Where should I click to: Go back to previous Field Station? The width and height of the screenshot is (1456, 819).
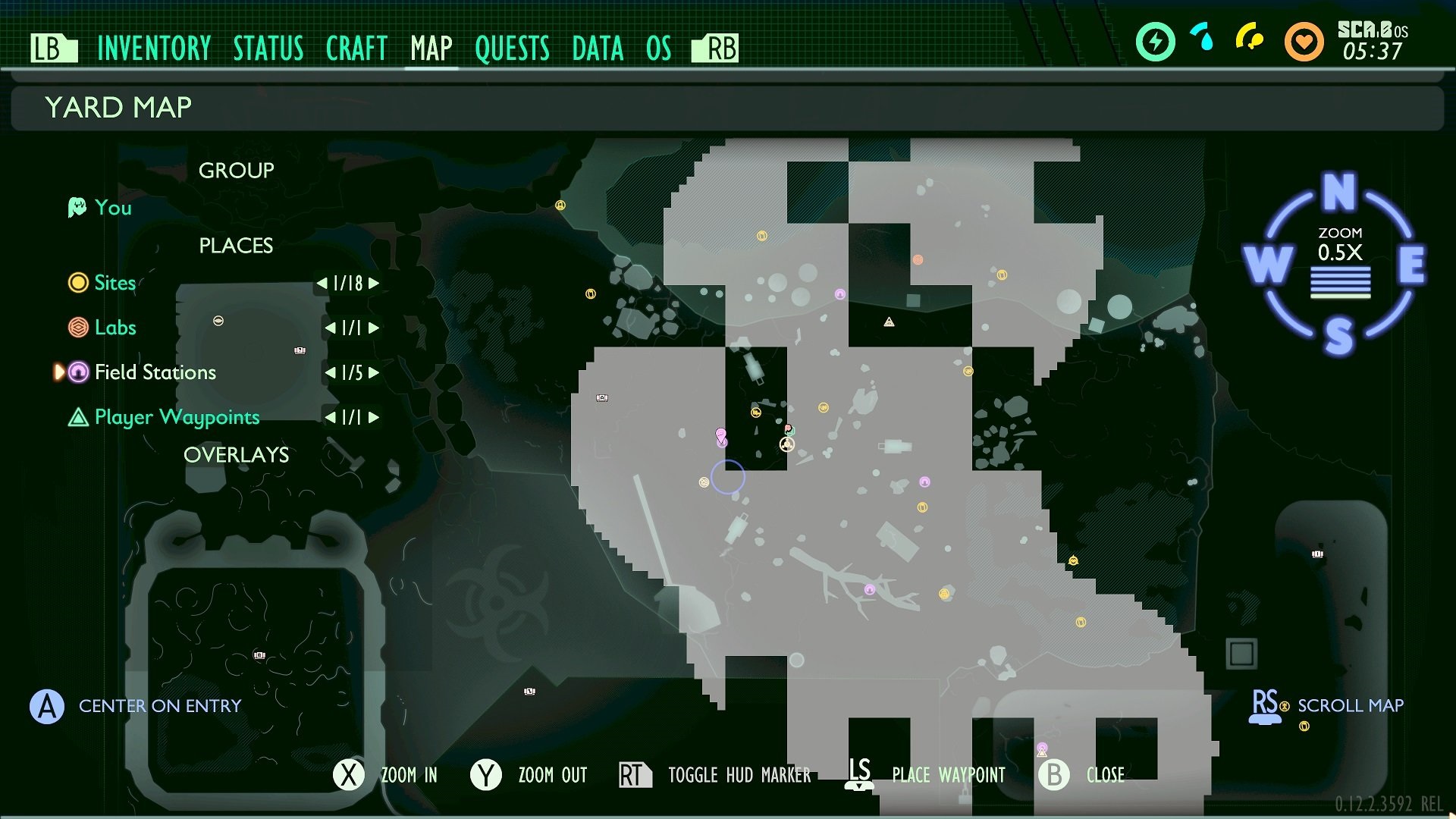[x=330, y=373]
